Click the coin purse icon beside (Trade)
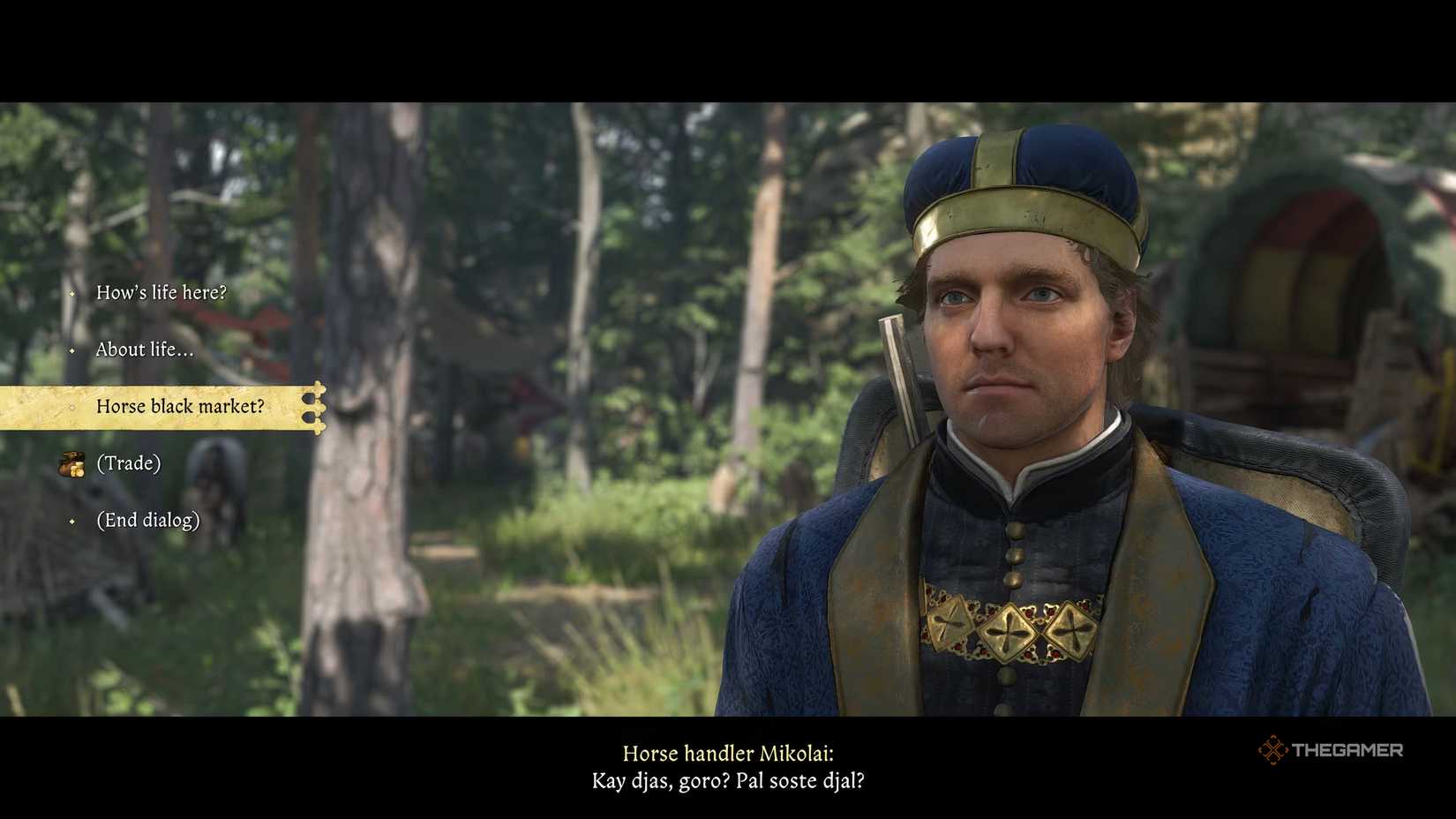Viewport: 1456px width, 819px height. click(x=71, y=462)
